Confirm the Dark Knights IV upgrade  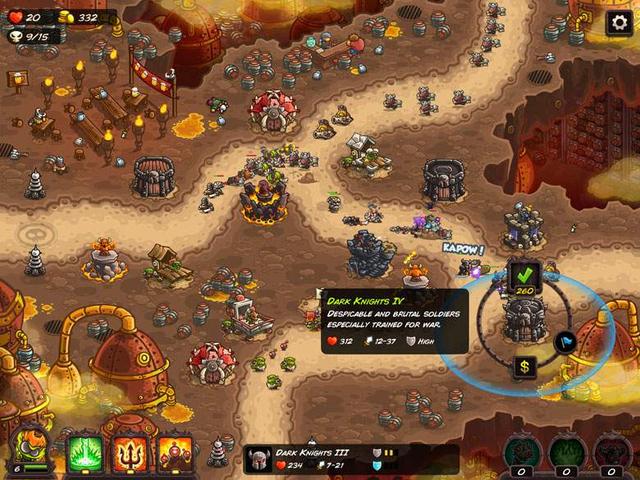coord(523,272)
